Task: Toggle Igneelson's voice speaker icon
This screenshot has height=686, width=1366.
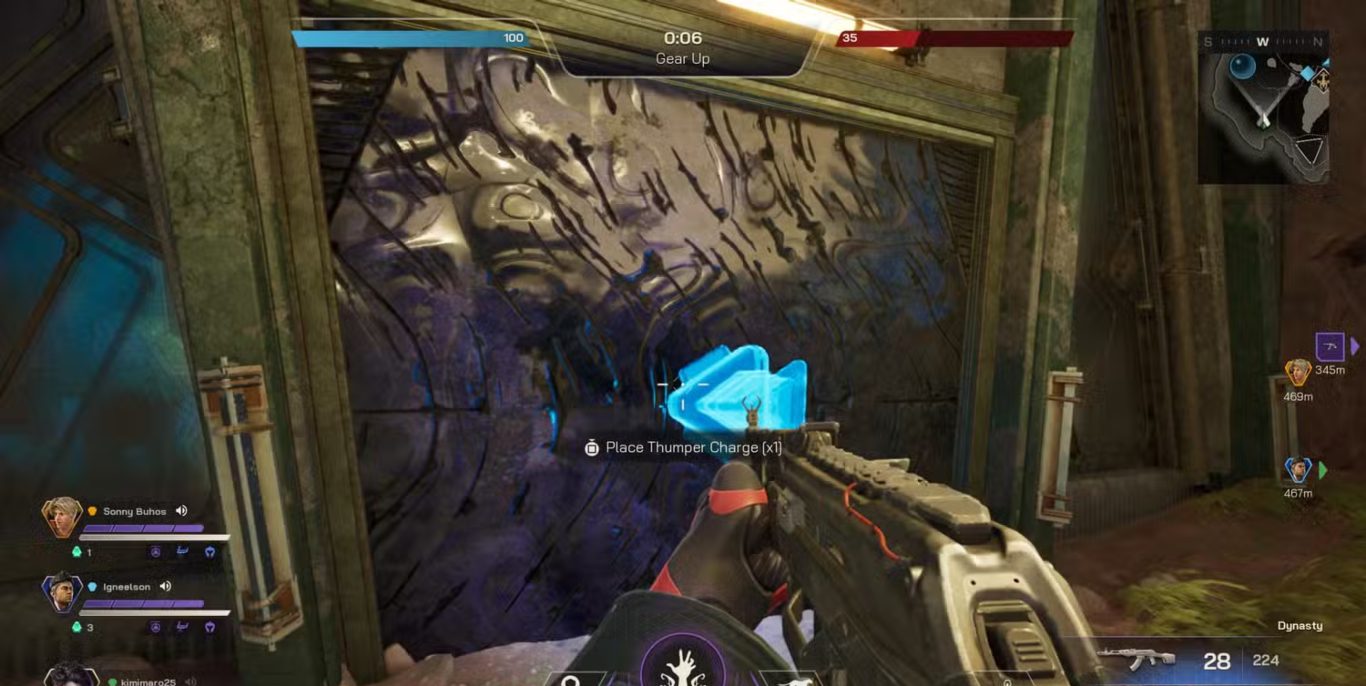Action: (x=166, y=586)
